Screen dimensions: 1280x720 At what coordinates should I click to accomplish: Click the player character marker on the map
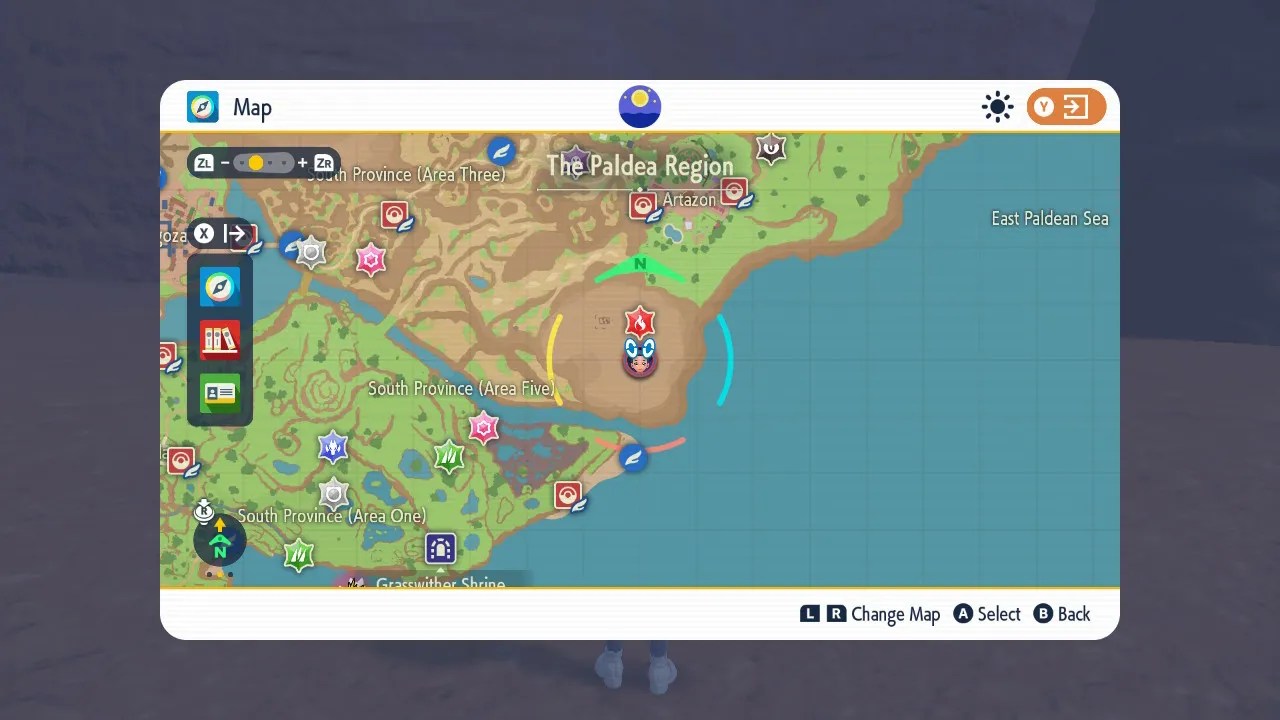[640, 360]
